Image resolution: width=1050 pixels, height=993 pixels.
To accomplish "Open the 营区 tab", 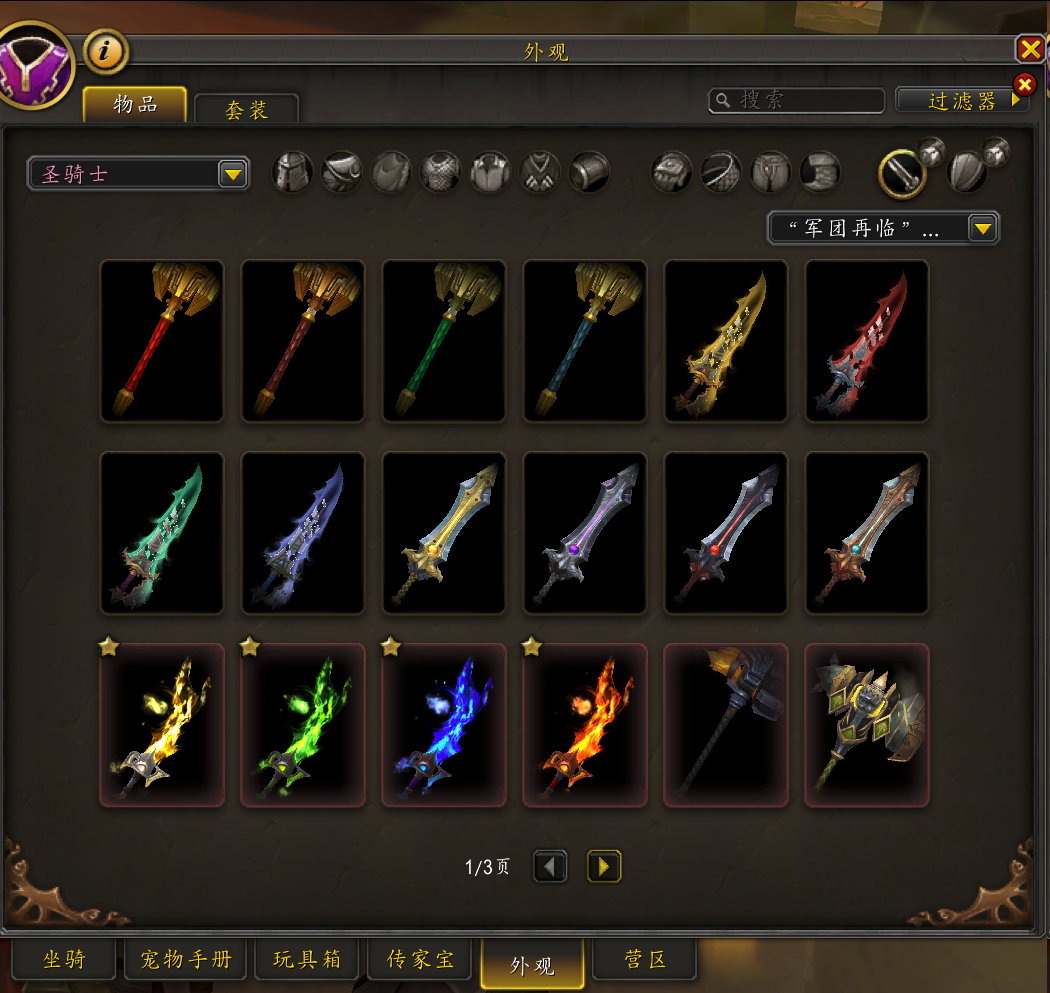I will click(644, 960).
